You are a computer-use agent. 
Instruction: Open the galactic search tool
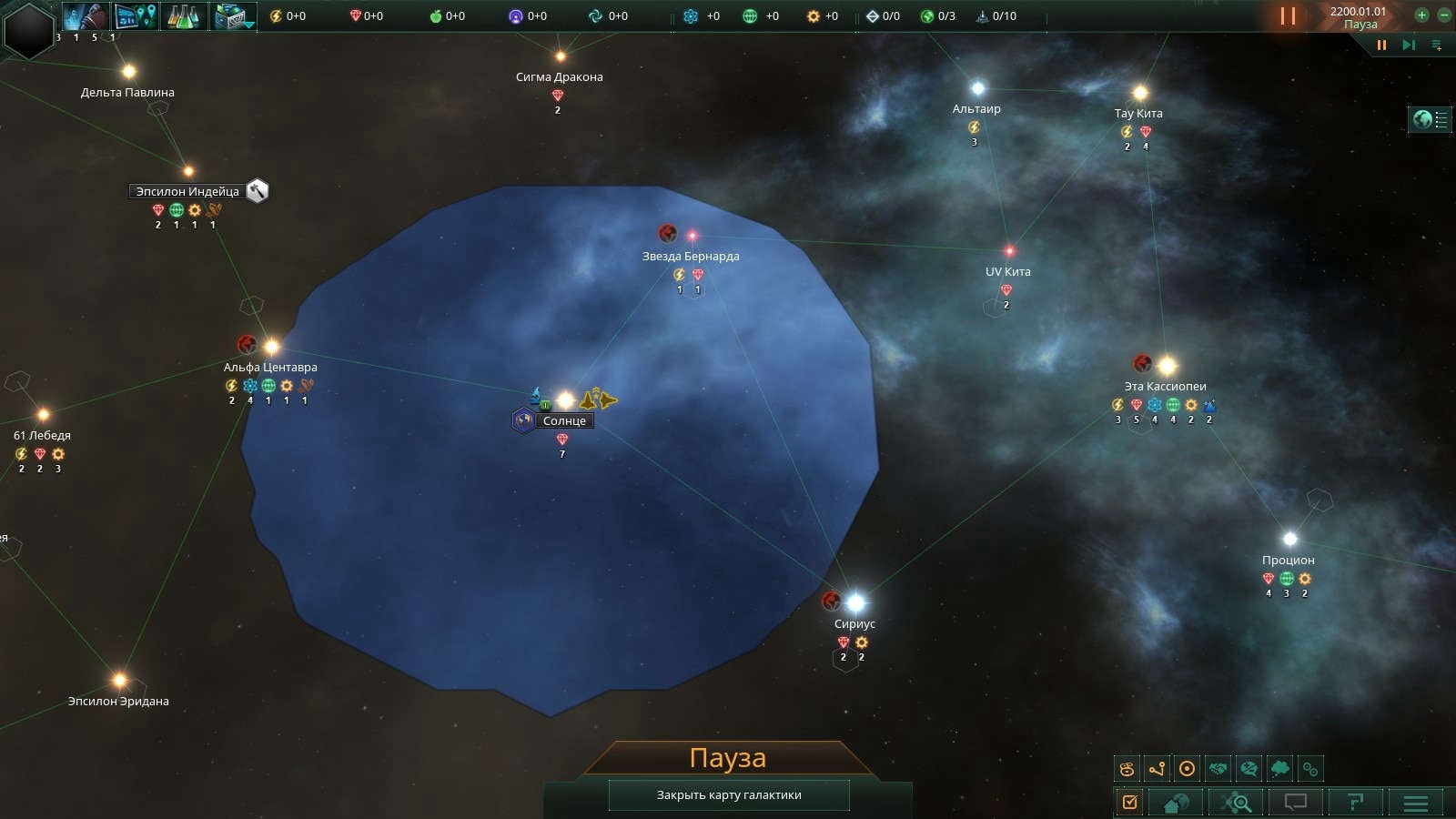[1235, 802]
